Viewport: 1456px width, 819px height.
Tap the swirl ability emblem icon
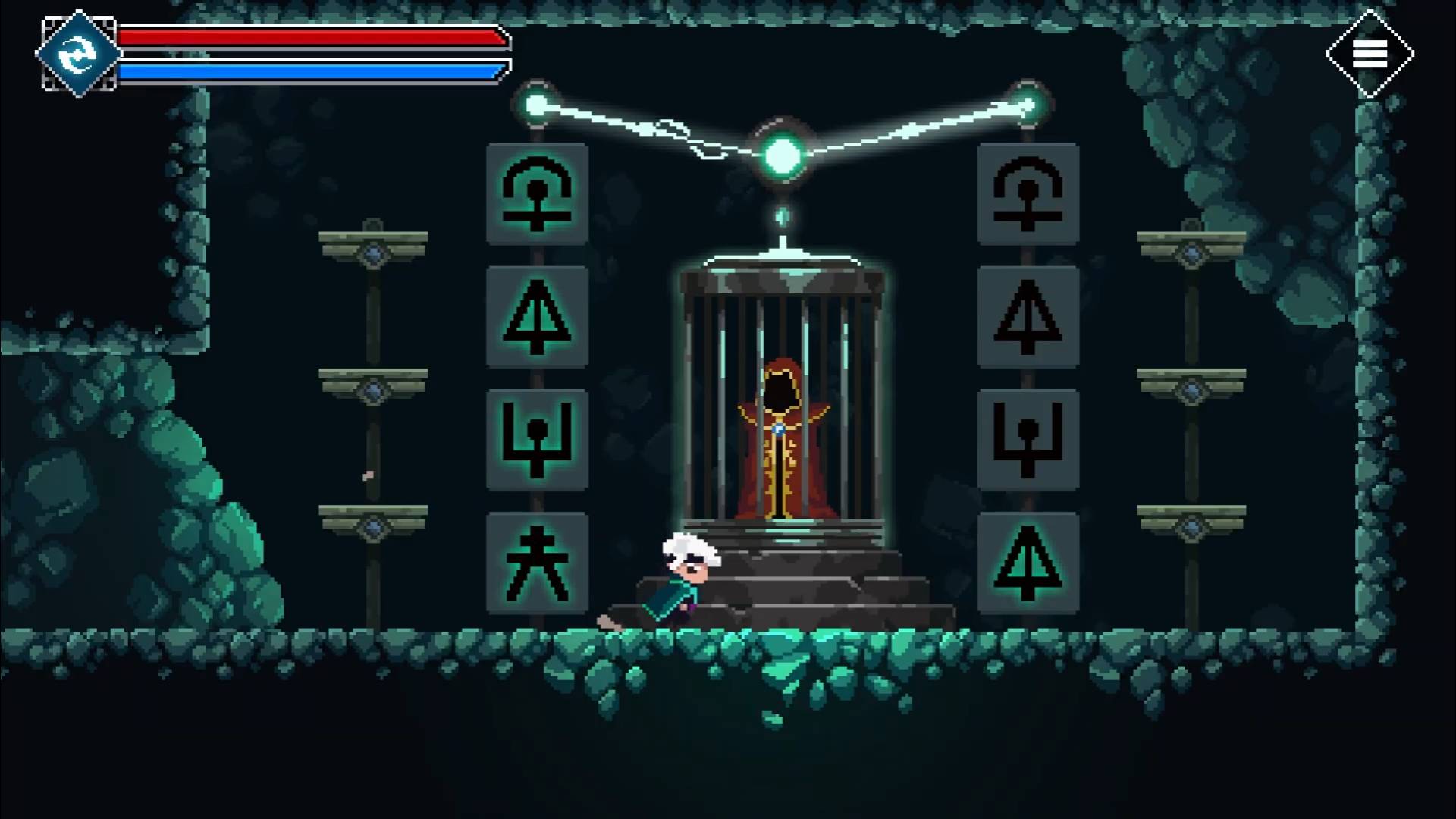(78, 54)
